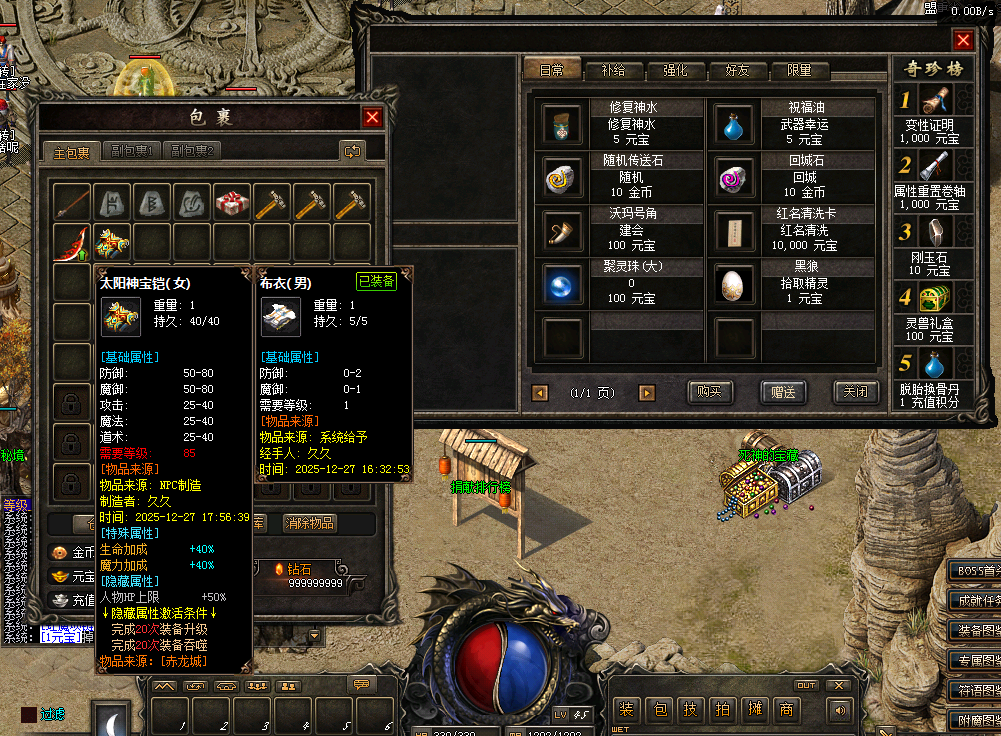Choose the 祝福油 blue potion item
Screen dimensions: 1001x736
pos(734,124)
